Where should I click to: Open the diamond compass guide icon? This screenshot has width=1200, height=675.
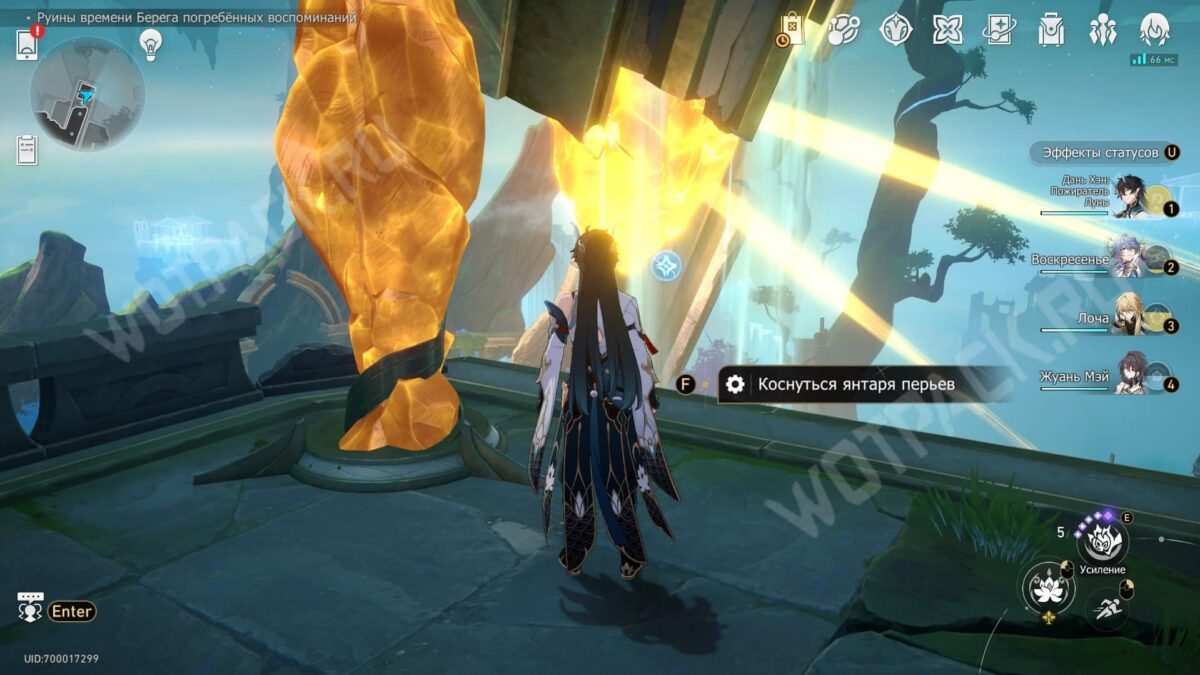895,30
